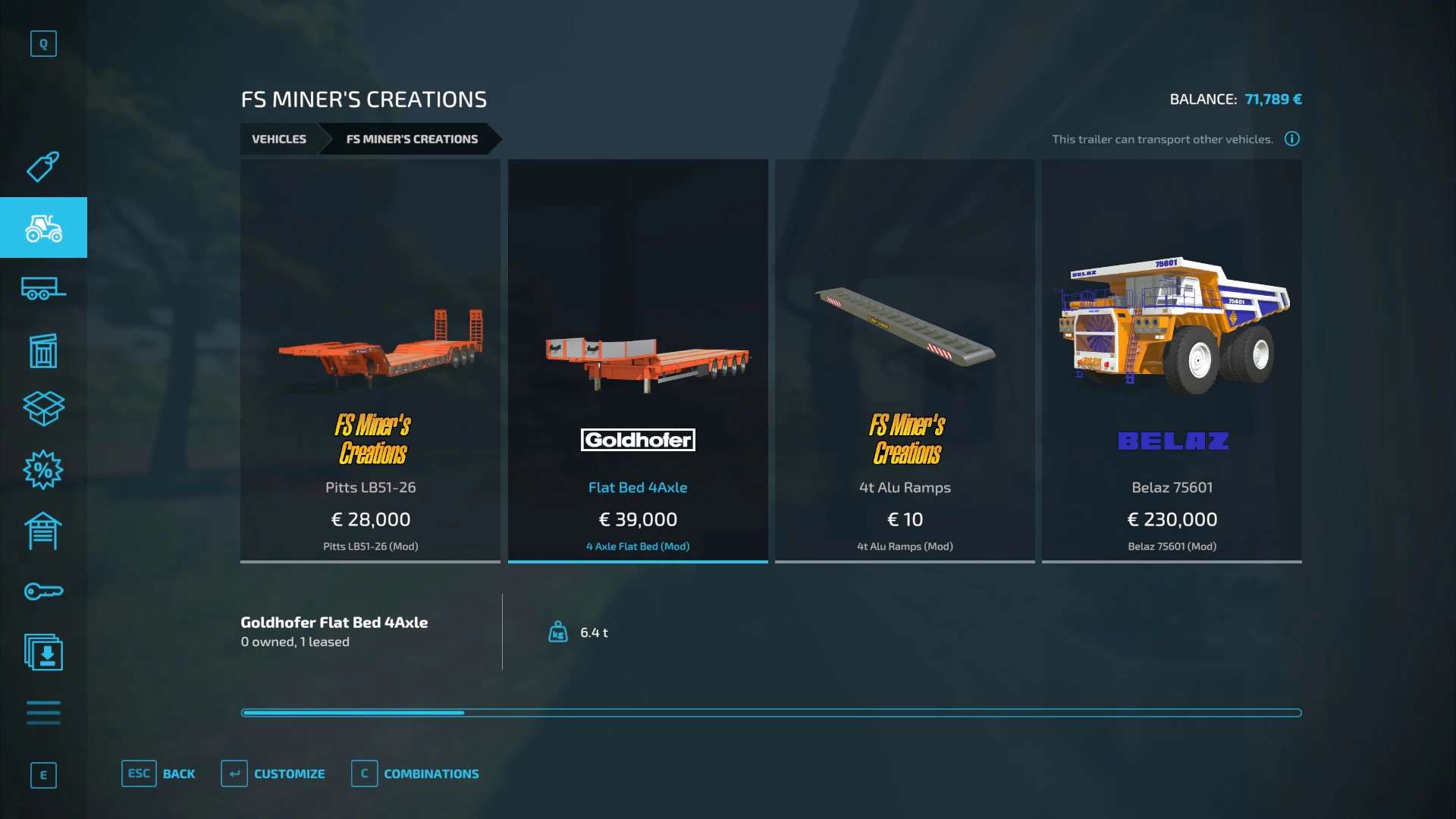The image size is (1456, 819).
Task: Click the horizontal scrollbar under item details
Action: (770, 713)
